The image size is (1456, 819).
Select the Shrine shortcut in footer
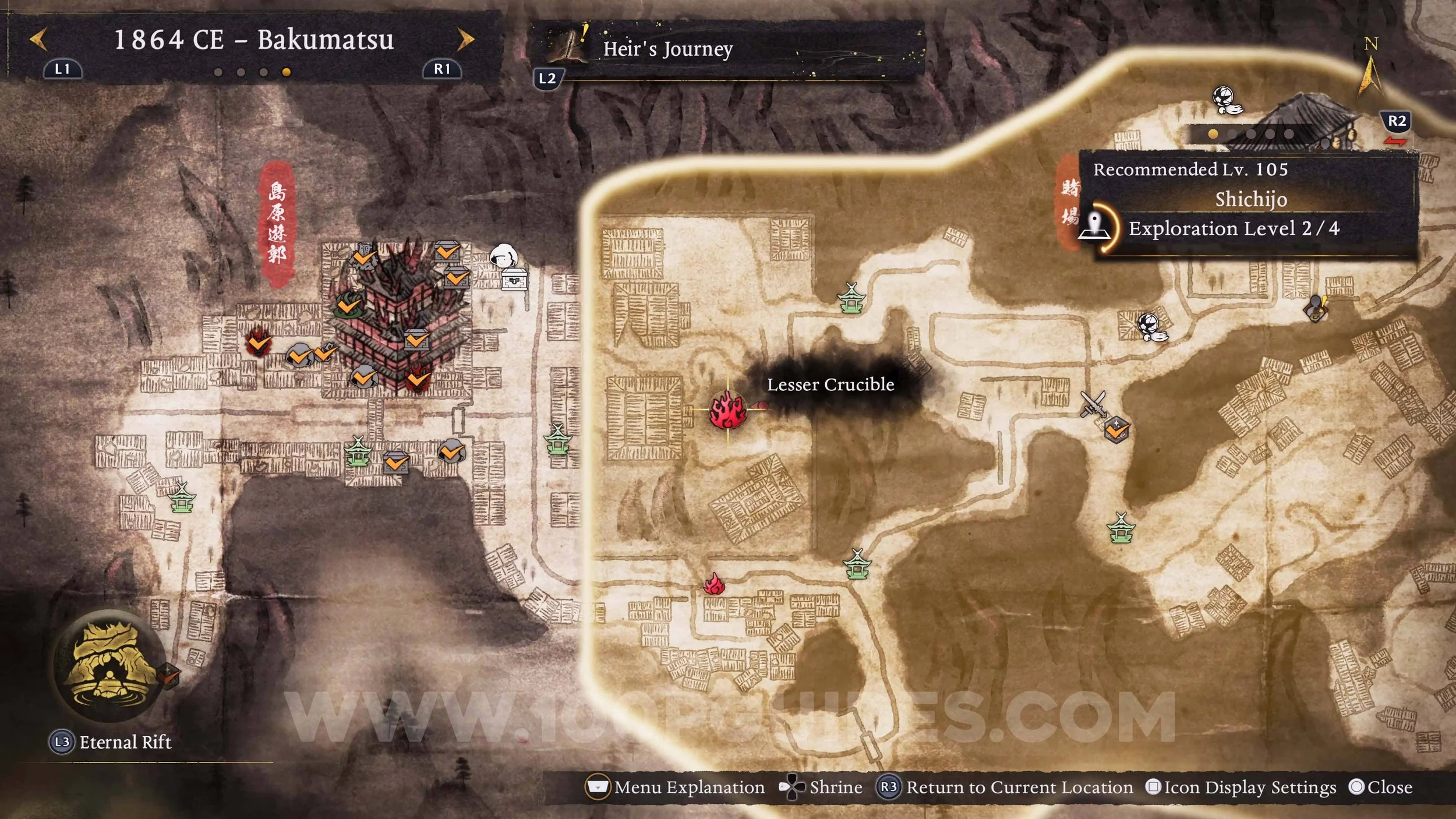pos(821,787)
